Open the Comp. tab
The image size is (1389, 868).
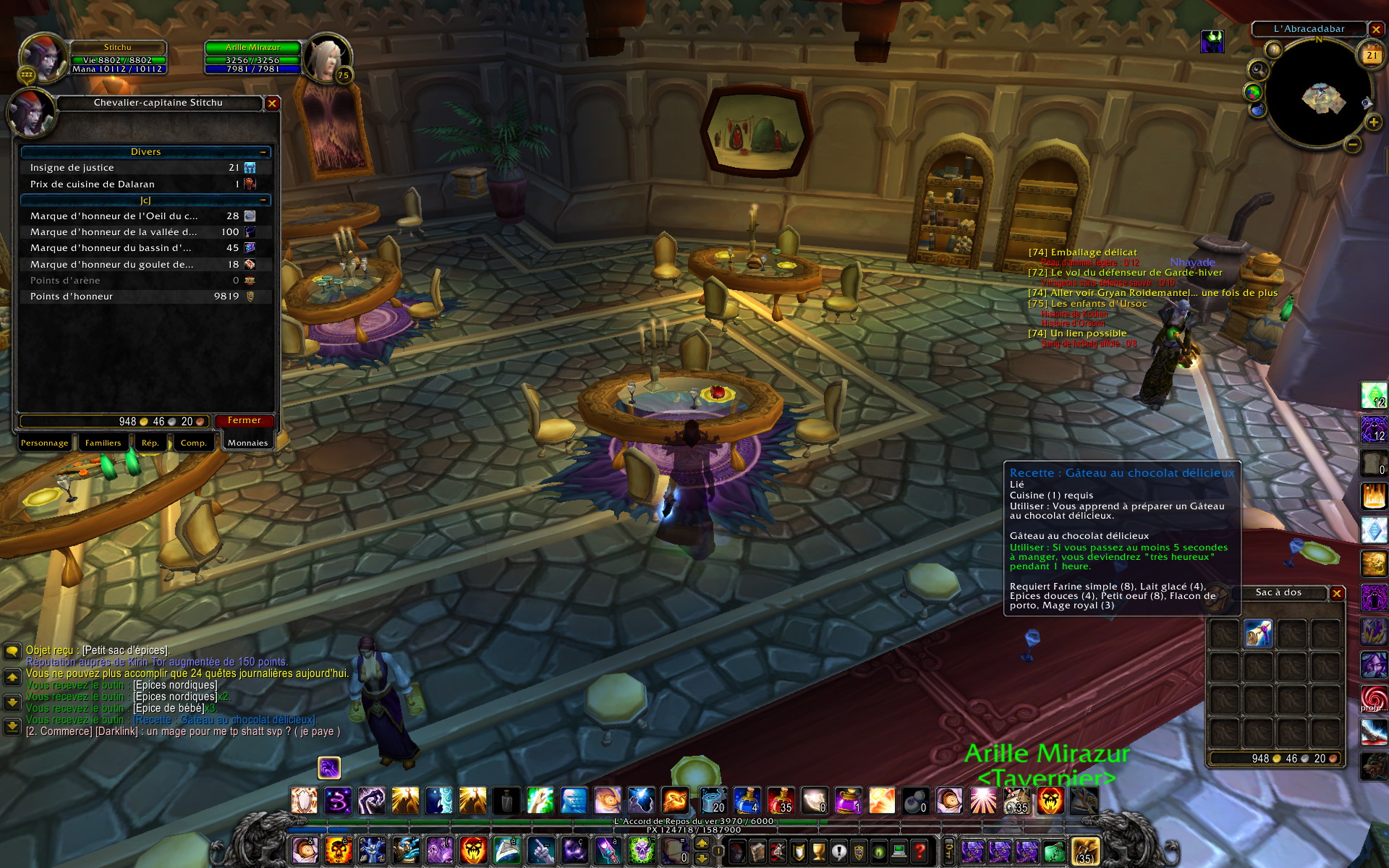coord(193,443)
